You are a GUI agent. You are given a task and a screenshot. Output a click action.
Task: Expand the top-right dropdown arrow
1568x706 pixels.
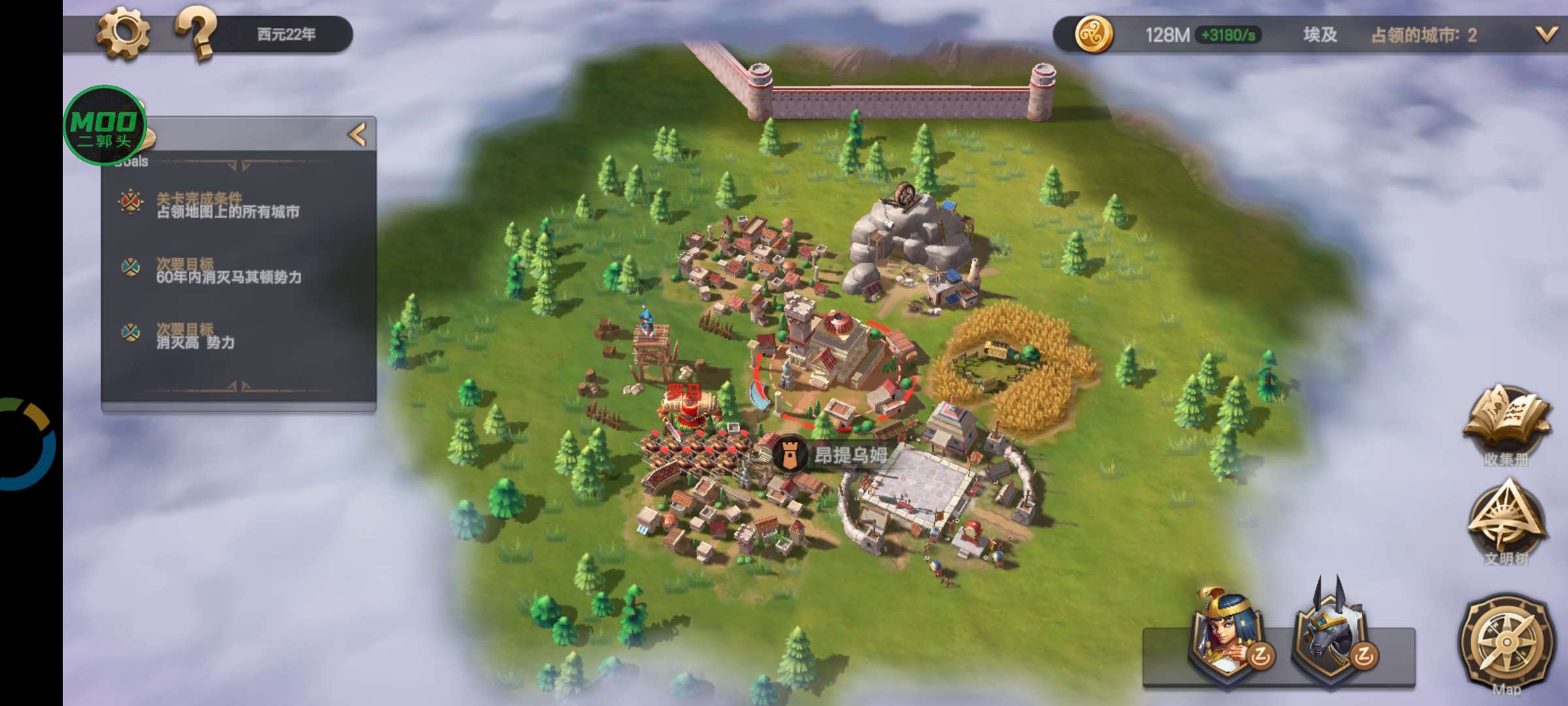coord(1545,35)
